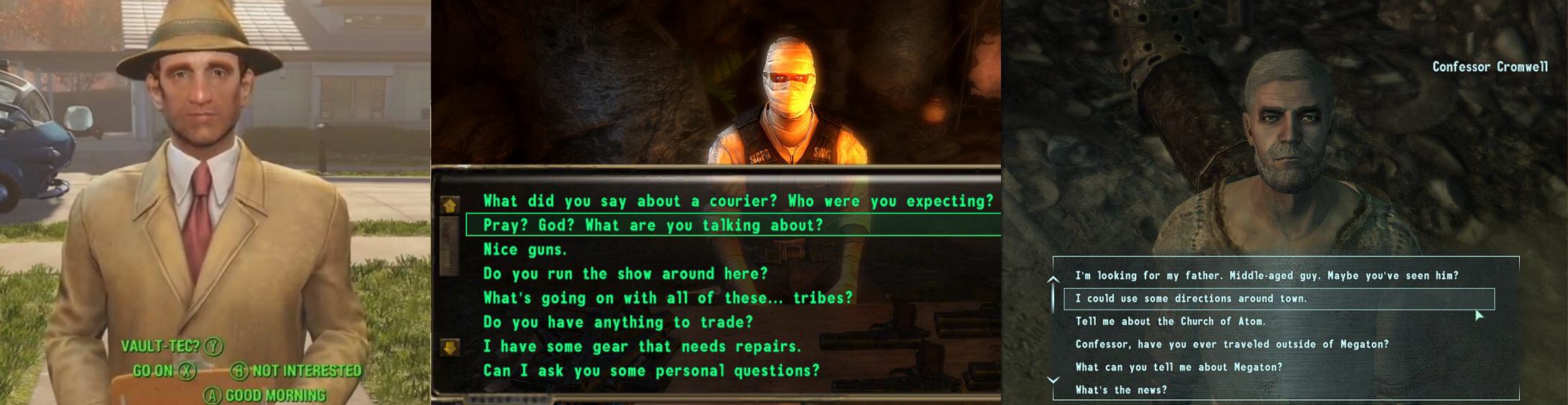This screenshot has height=405, width=1568.
Task: Choose the "What's the news?" reply
Action: click(1120, 391)
